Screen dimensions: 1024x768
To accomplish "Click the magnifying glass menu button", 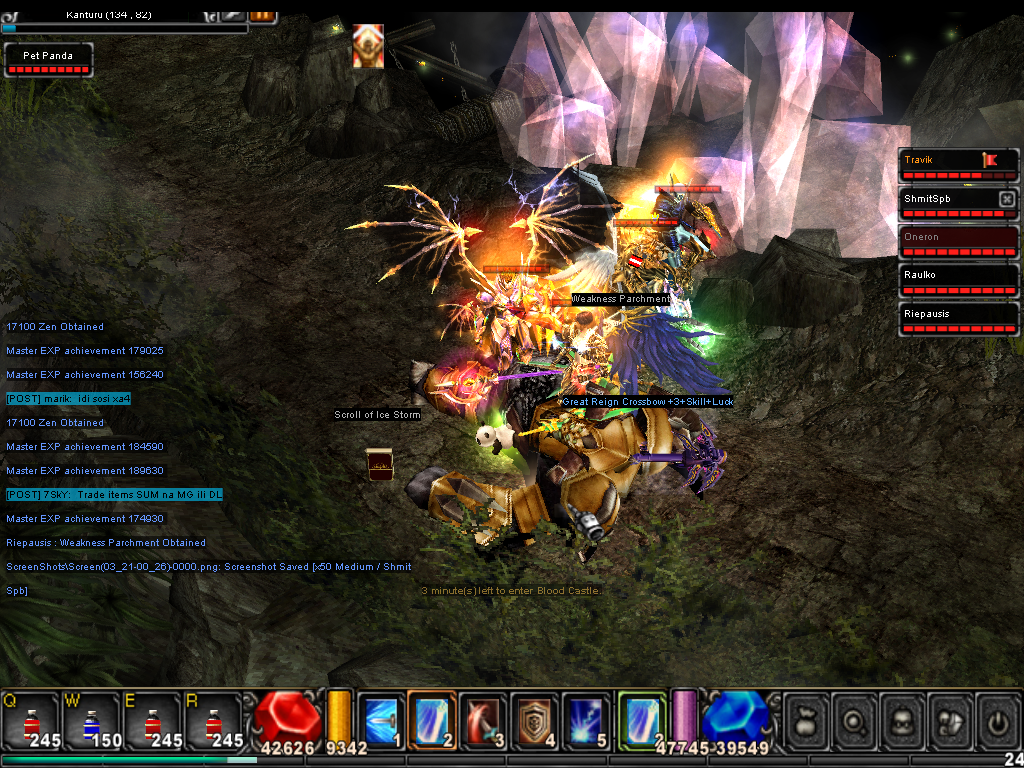I will tap(855, 720).
